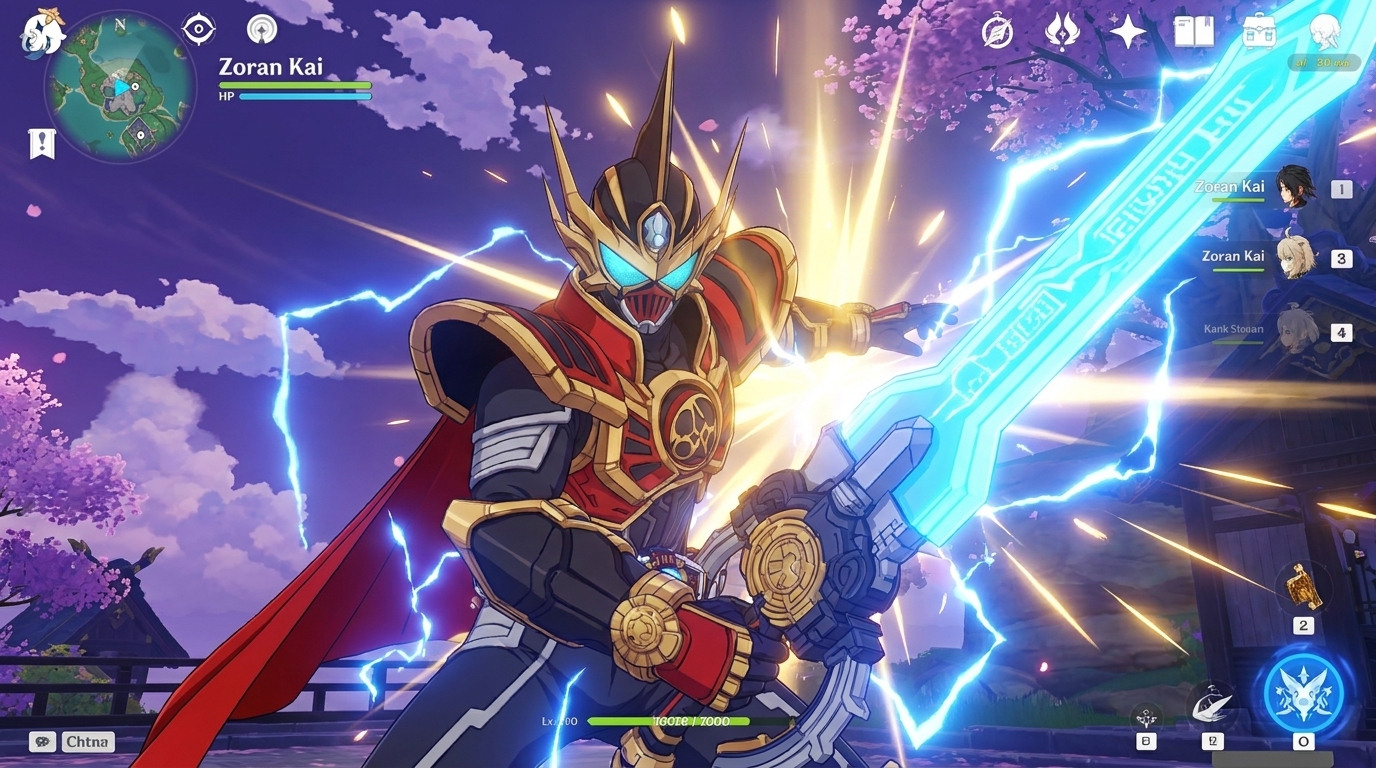Open the chat box
This screenshot has height=768, width=1376.
72,742
